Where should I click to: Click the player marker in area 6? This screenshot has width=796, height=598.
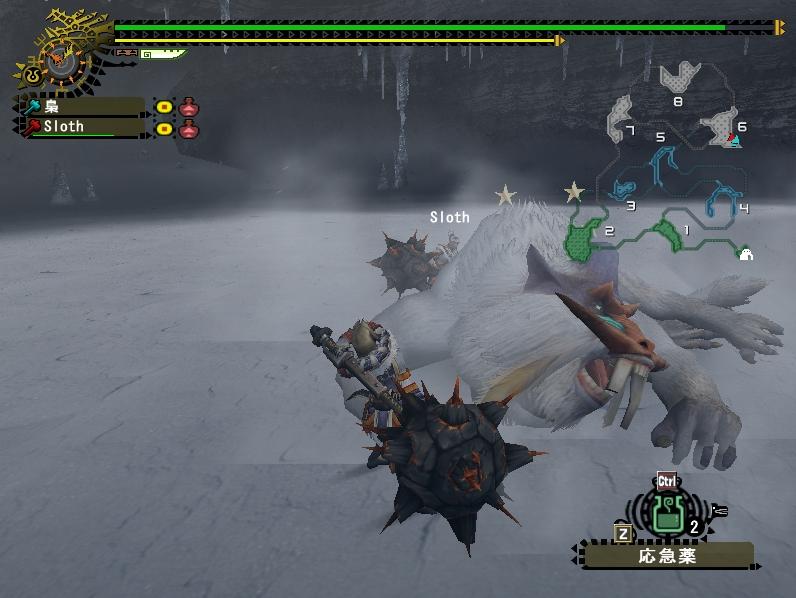coord(736,141)
